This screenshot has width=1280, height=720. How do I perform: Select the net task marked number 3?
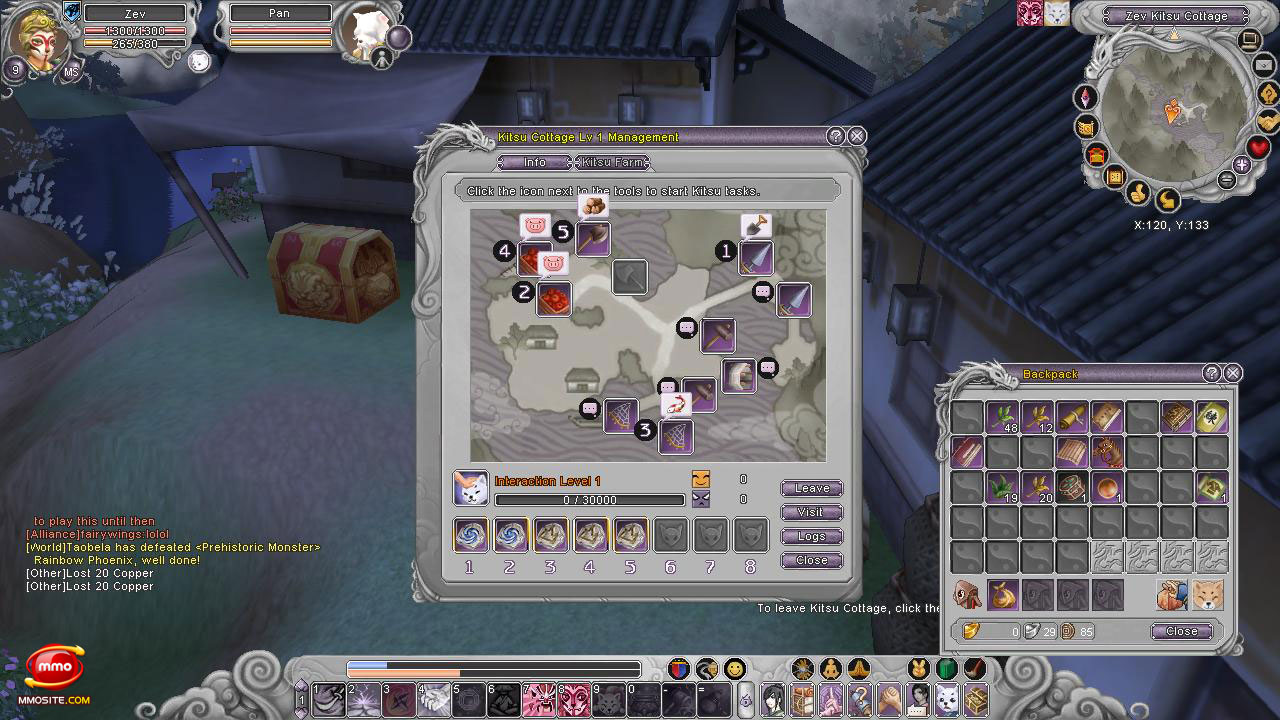pos(676,436)
